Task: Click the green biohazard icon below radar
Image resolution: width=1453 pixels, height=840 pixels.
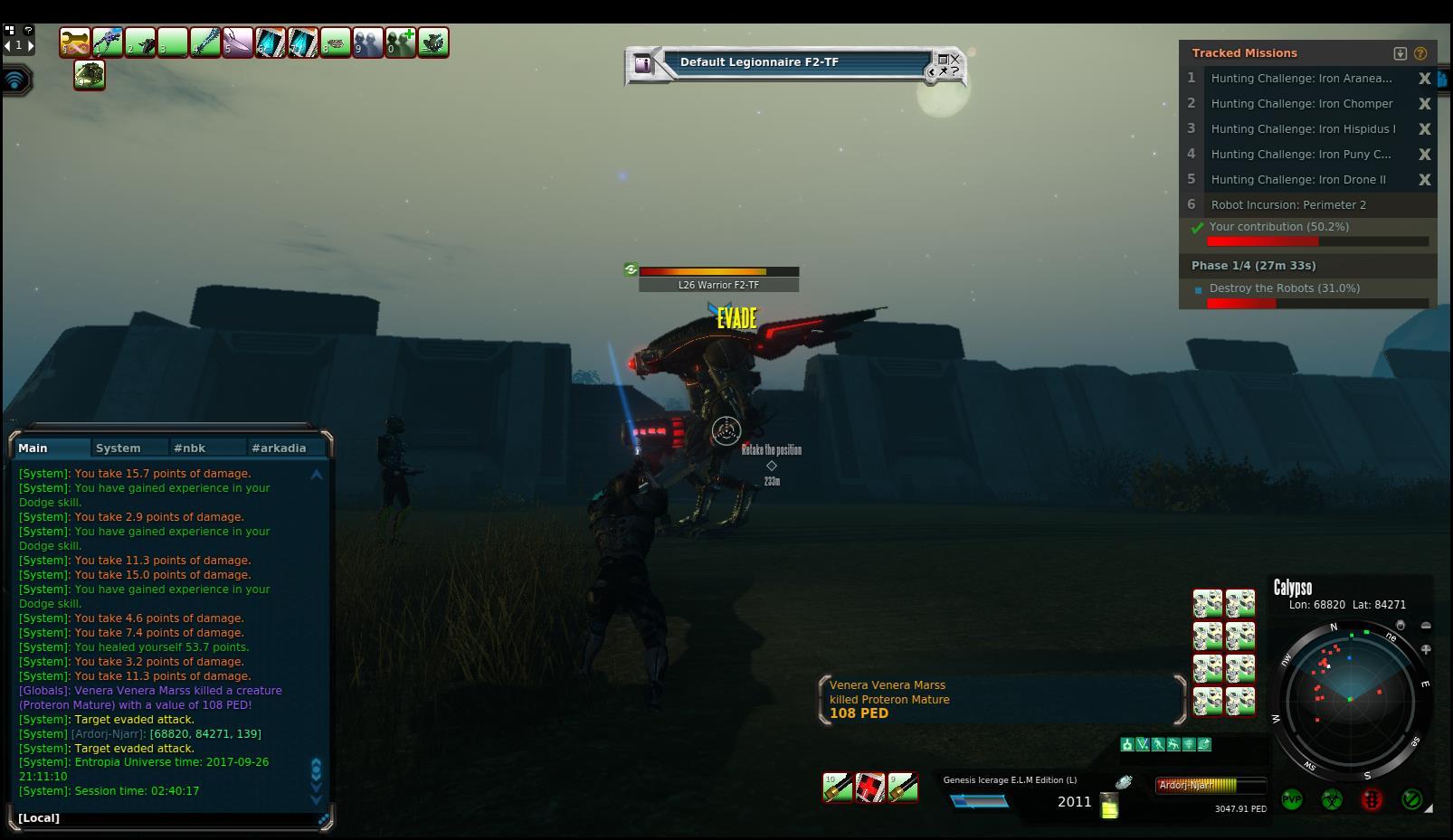Action: click(x=1331, y=799)
